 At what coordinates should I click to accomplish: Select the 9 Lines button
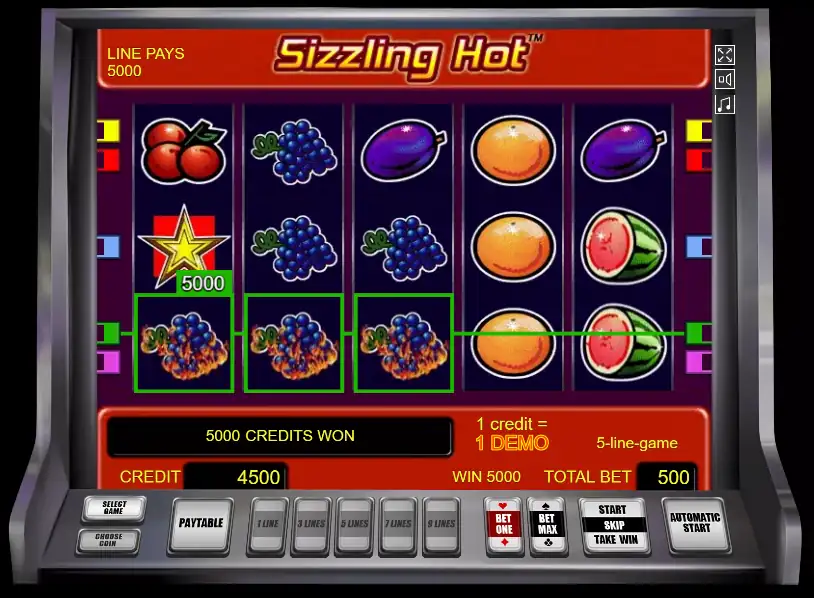click(441, 524)
